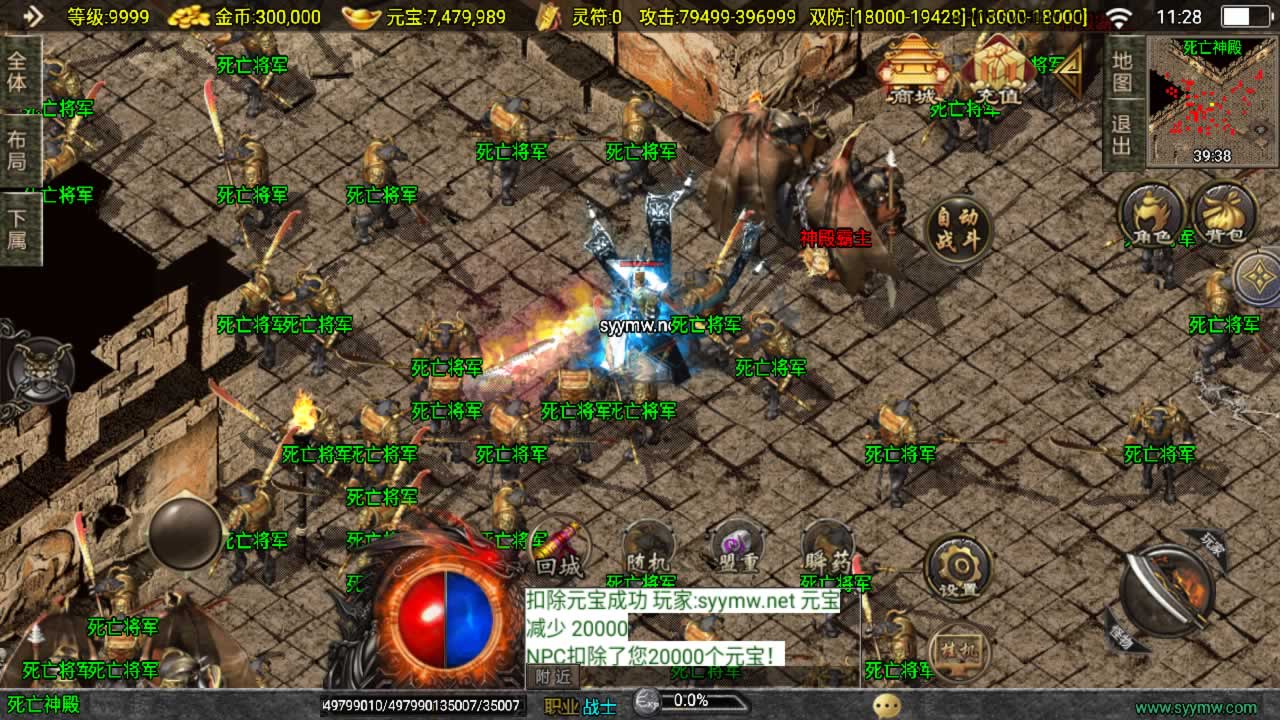Open the 角色 character sheet
Screen dimensions: 1280x720
(x=1152, y=215)
